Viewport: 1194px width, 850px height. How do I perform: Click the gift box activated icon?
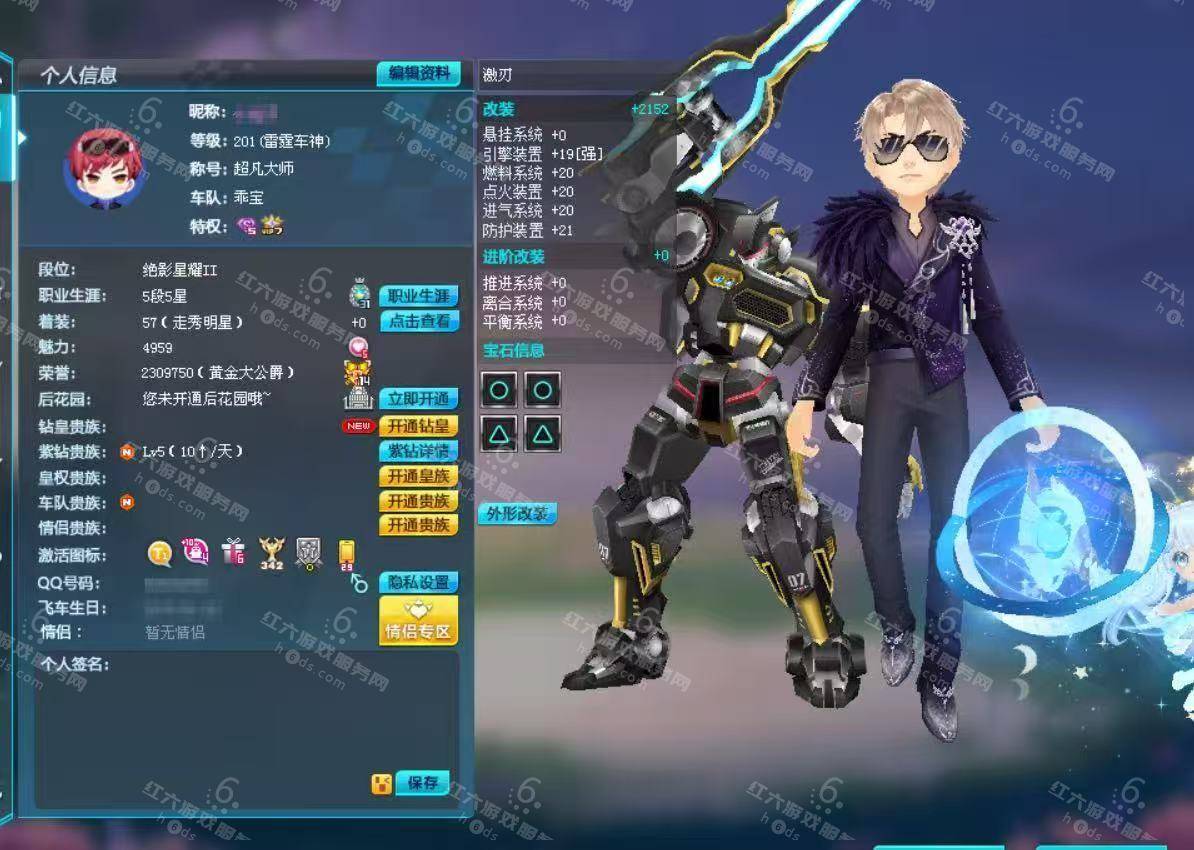(233, 551)
